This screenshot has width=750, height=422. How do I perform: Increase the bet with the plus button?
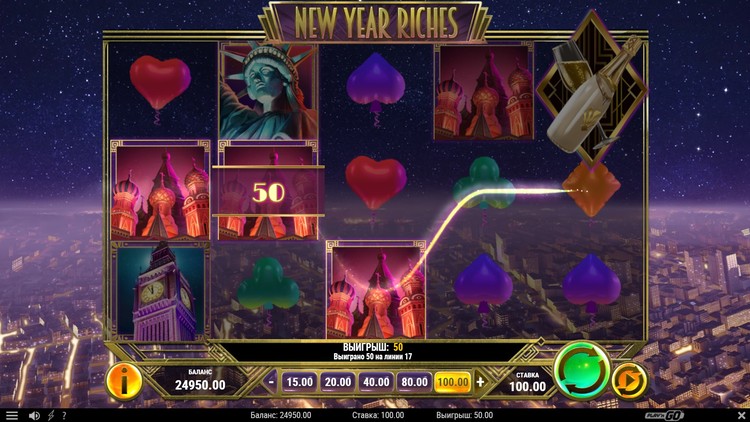pos(480,381)
